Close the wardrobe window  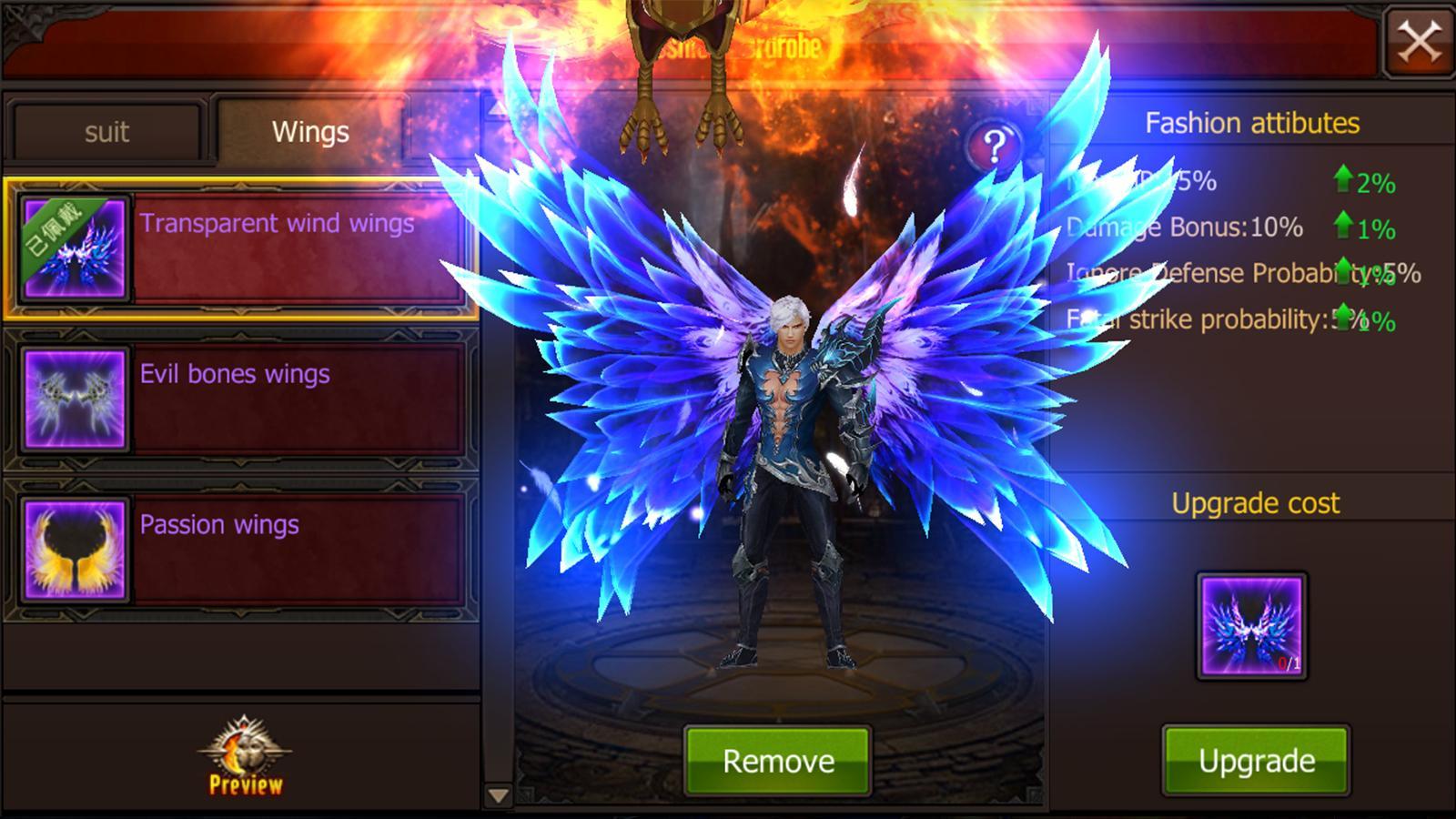point(1421,42)
